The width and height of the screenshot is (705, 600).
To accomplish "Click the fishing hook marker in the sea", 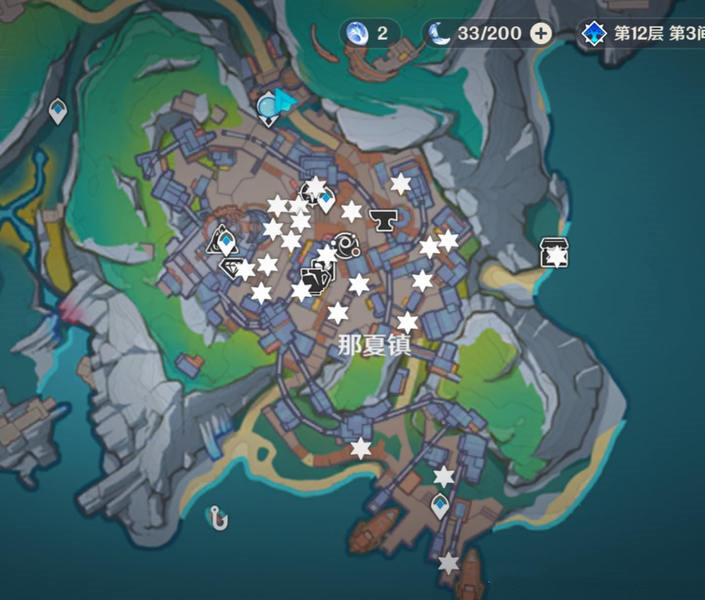I will coord(218,517).
